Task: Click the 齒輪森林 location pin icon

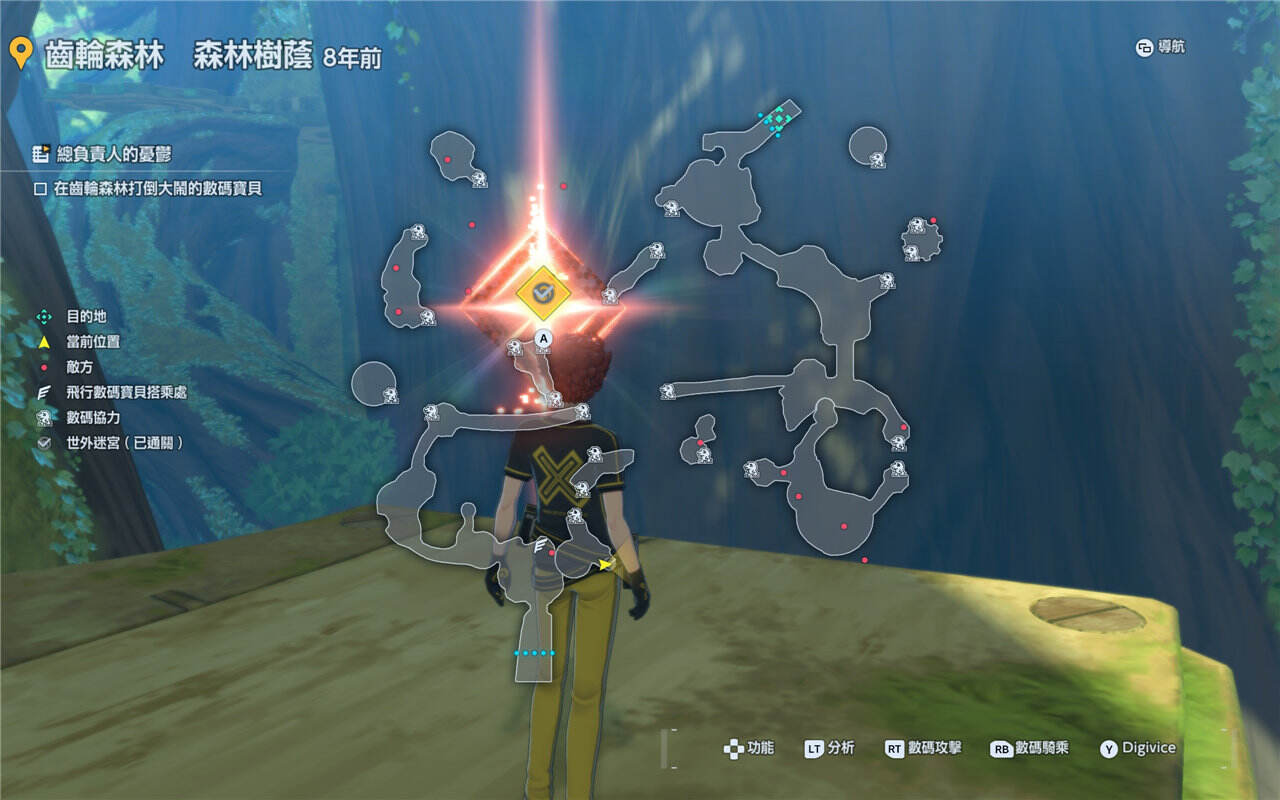Action: coord(18,55)
